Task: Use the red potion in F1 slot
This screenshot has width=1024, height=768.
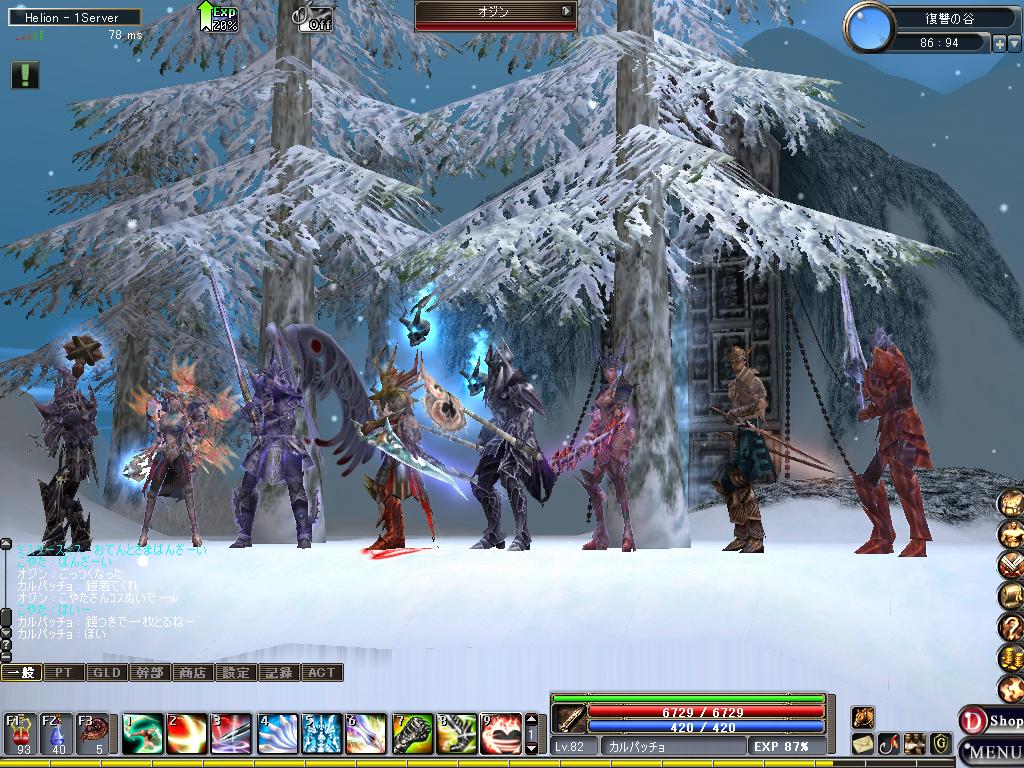Action: coord(21,733)
